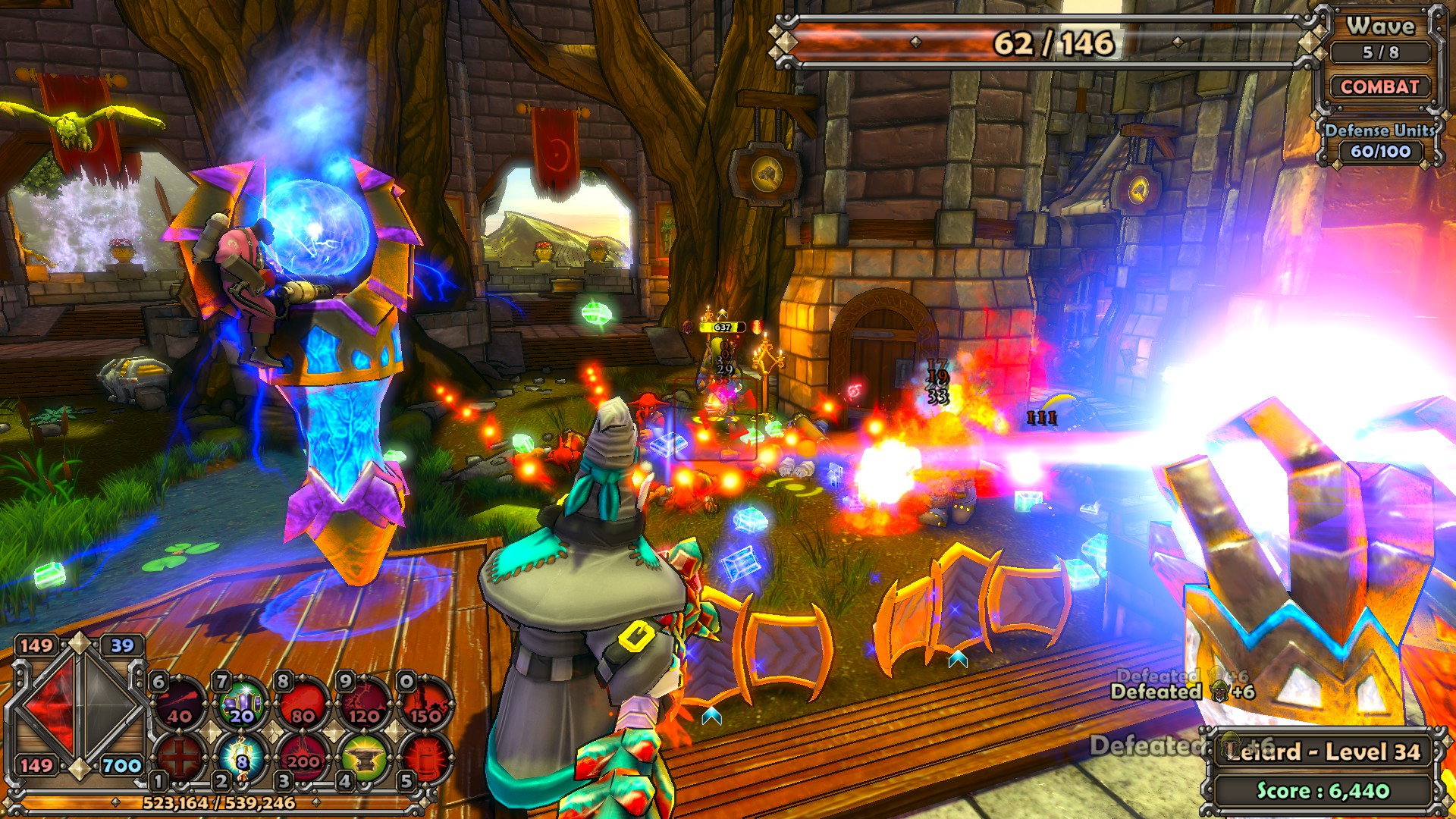The height and width of the screenshot is (819, 1456).
Task: Activate the red ability costing 200
Action: click(303, 757)
